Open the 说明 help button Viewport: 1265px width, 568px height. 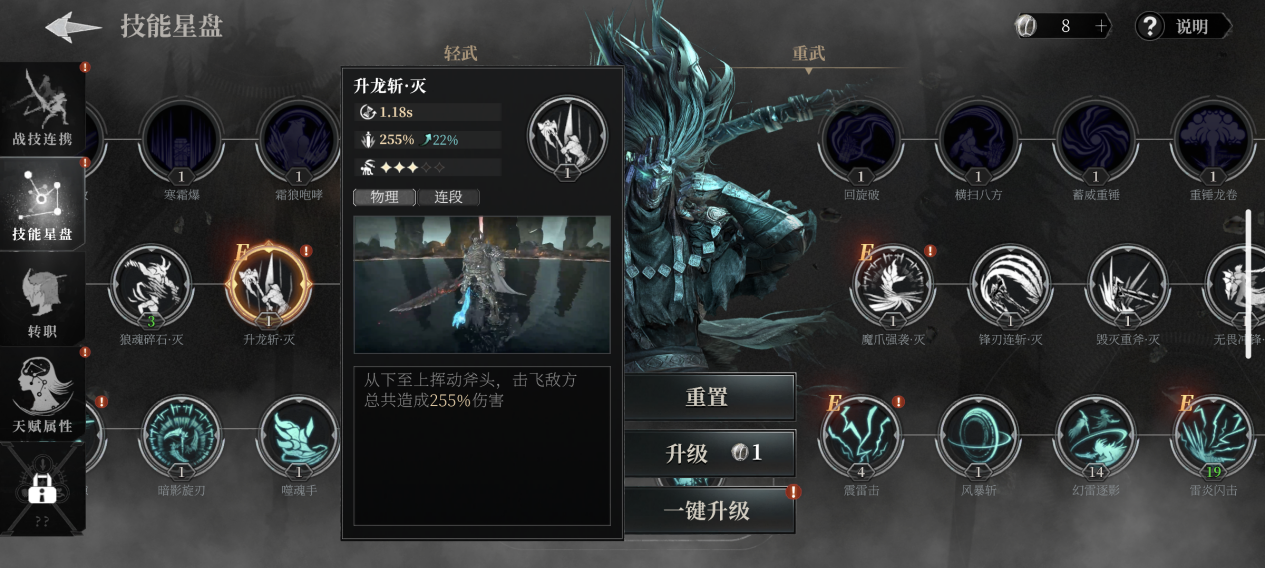[x=1182, y=27]
